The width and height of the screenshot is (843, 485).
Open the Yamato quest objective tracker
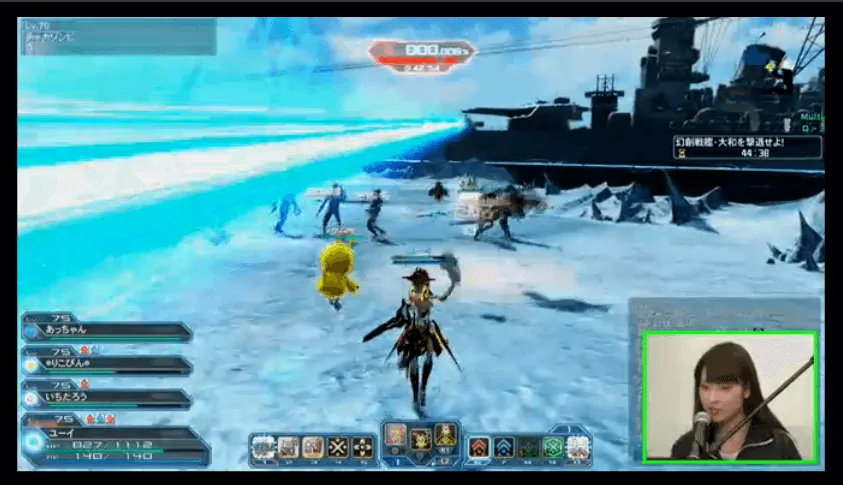point(746,147)
